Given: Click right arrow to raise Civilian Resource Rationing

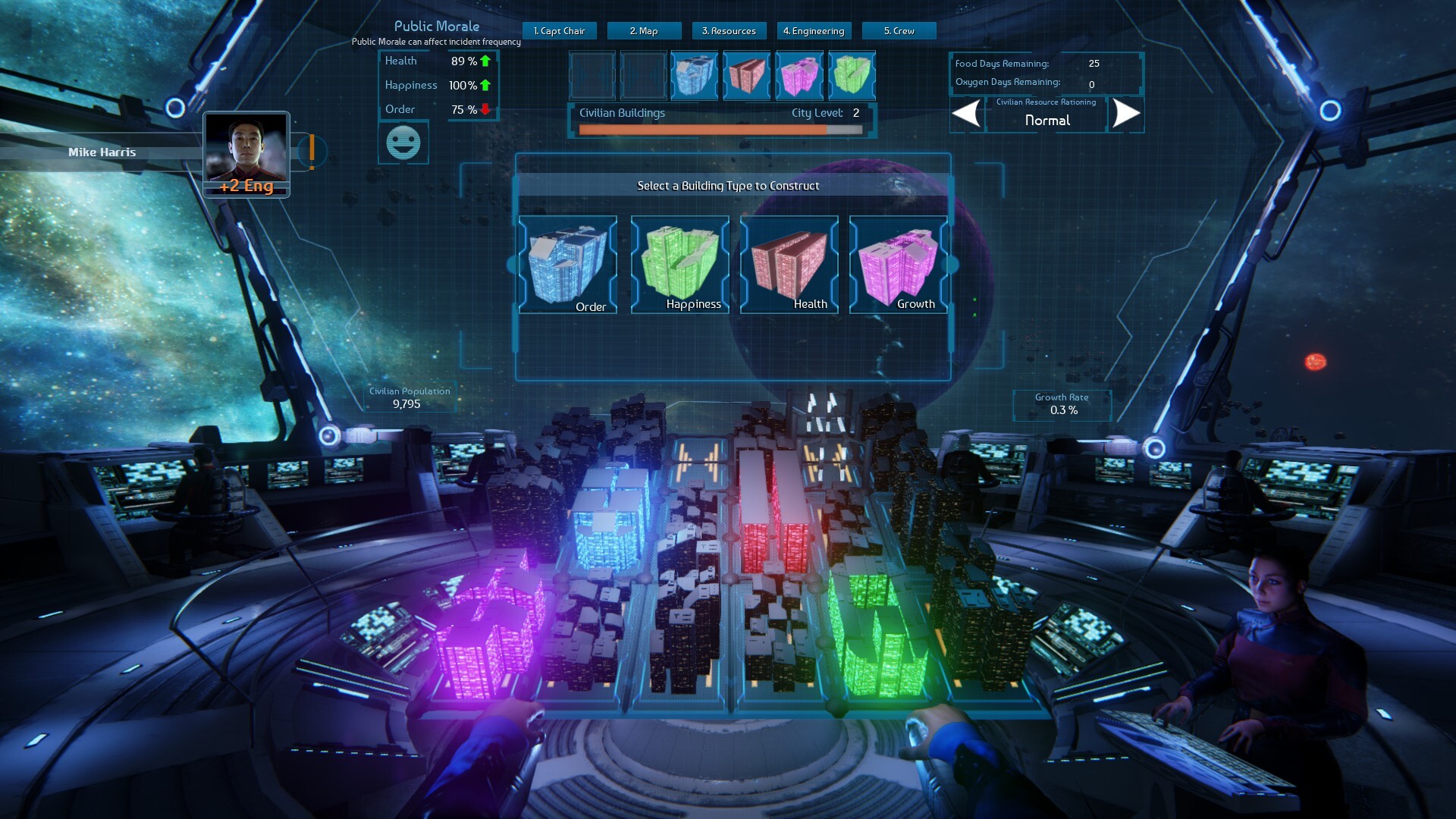Looking at the screenshot, I should [1126, 115].
